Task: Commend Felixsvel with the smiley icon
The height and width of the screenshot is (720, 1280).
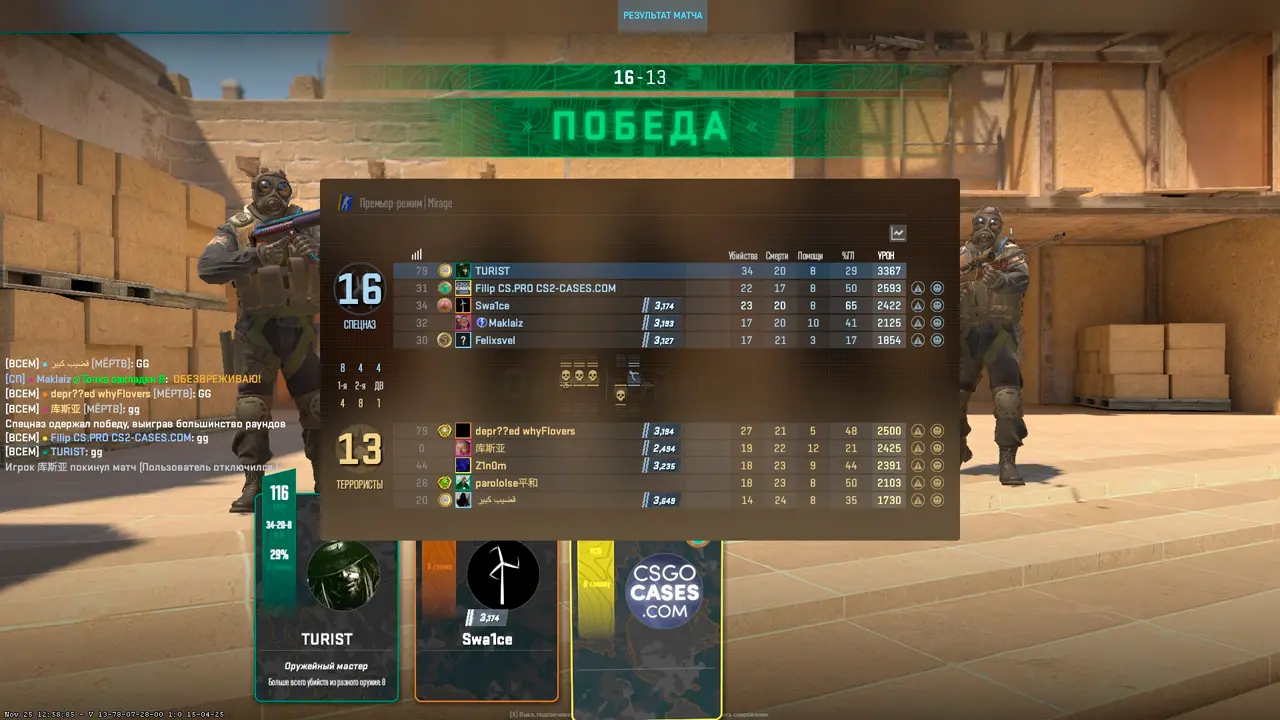Action: [x=937, y=340]
